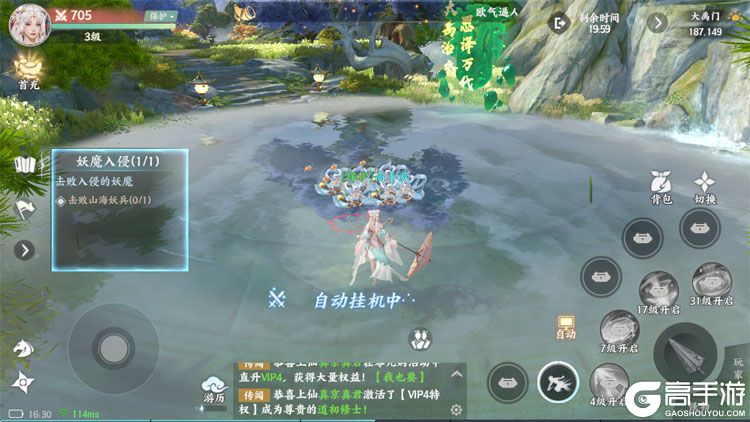750x422 pixels.
Task: Open the 保护 protection mode dropdown
Action: [x=160, y=16]
